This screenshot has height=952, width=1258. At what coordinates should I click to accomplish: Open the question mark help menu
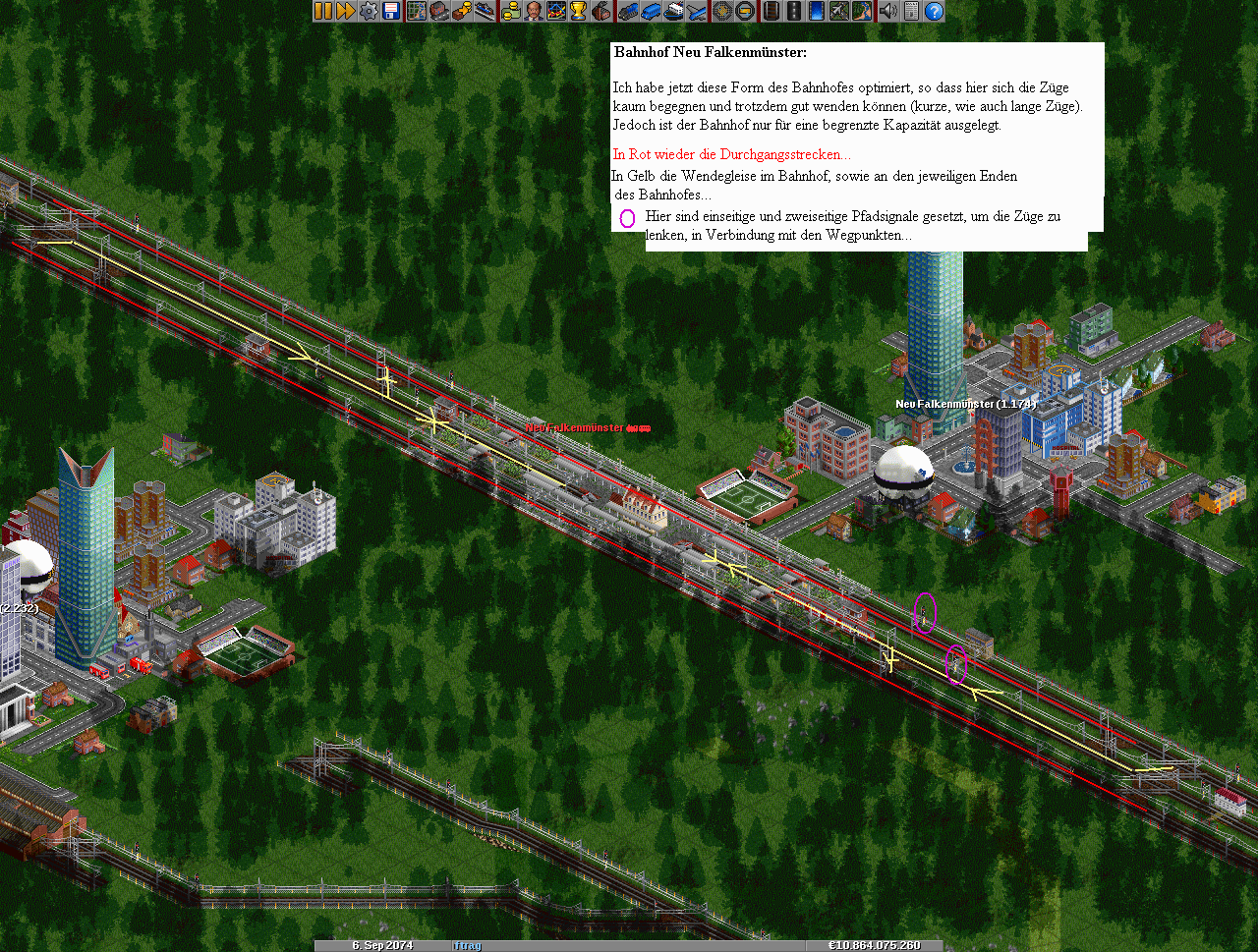point(934,11)
